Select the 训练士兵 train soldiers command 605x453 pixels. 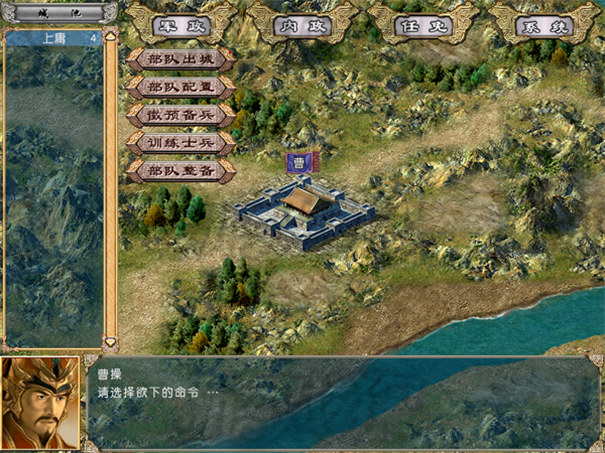coord(181,143)
